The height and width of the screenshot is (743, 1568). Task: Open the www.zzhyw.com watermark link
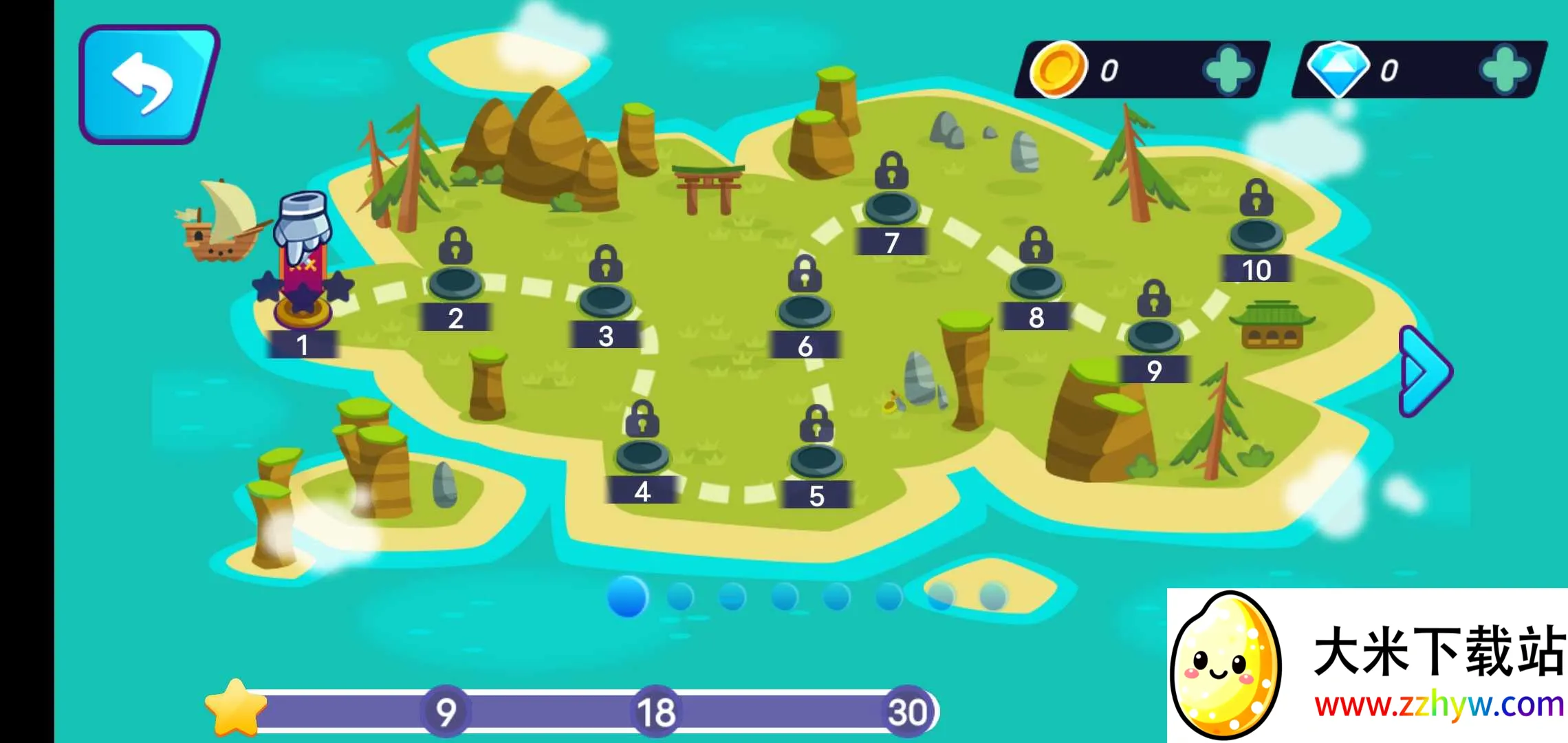[1439, 704]
